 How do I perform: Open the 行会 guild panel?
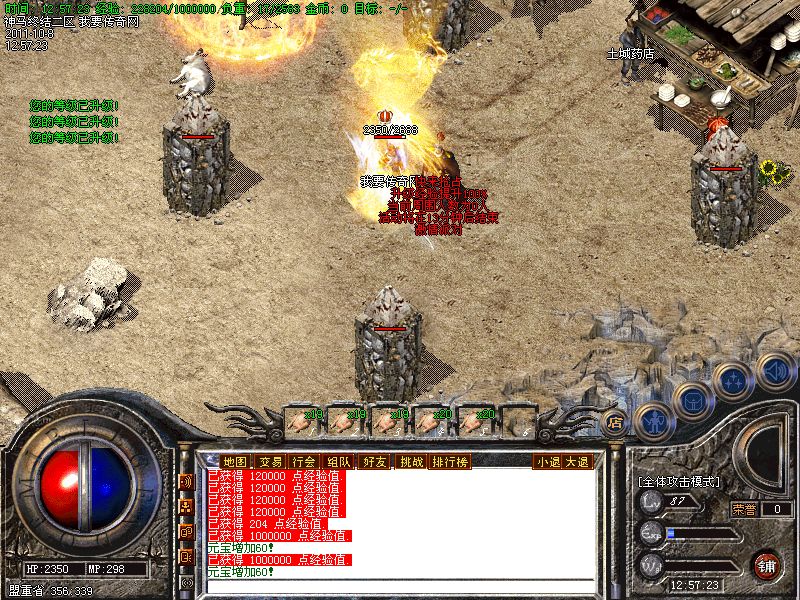click(x=303, y=462)
